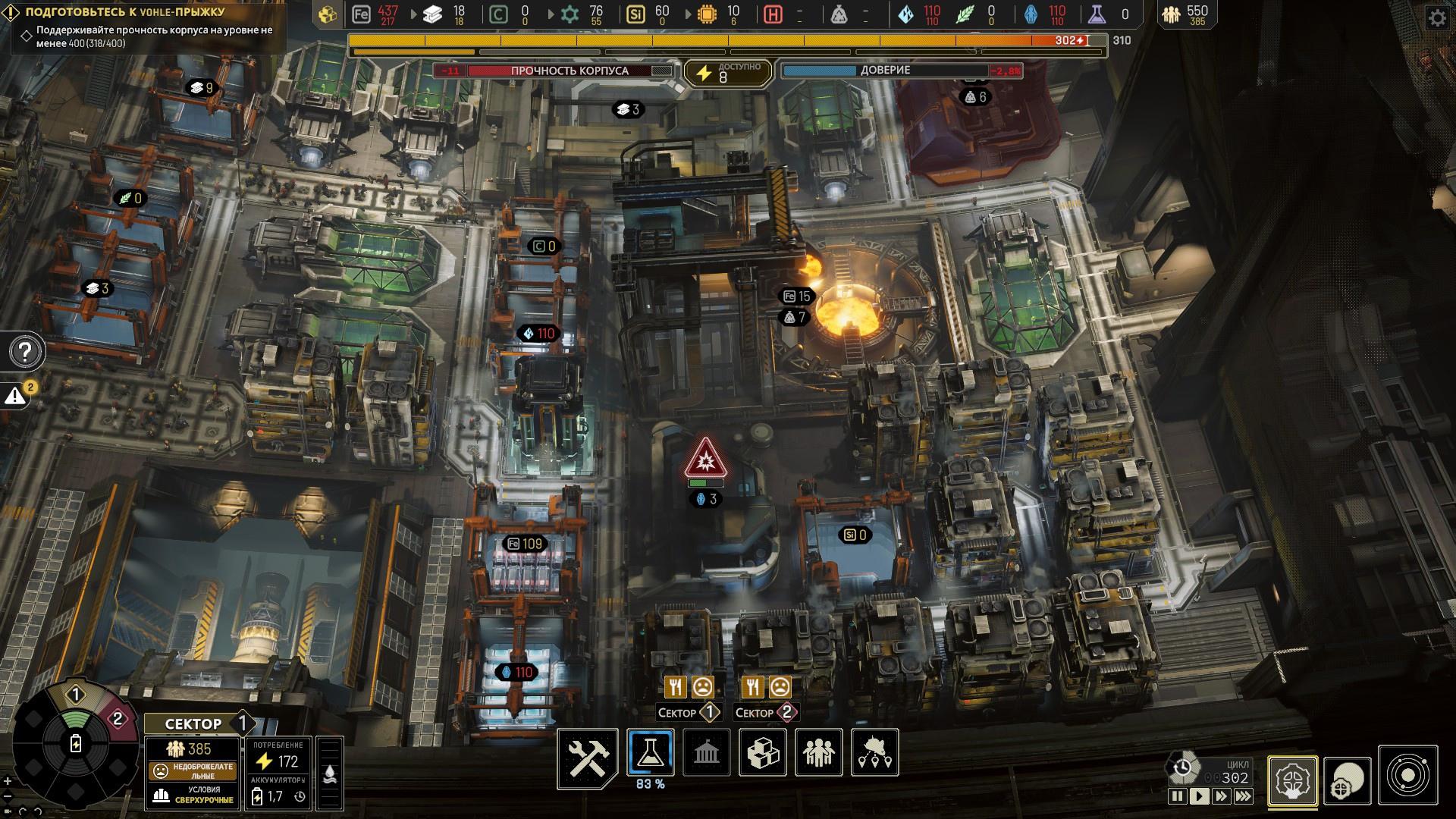1456x819 pixels.
Task: Set game speed to triple fast-forward
Action: [x=1244, y=796]
